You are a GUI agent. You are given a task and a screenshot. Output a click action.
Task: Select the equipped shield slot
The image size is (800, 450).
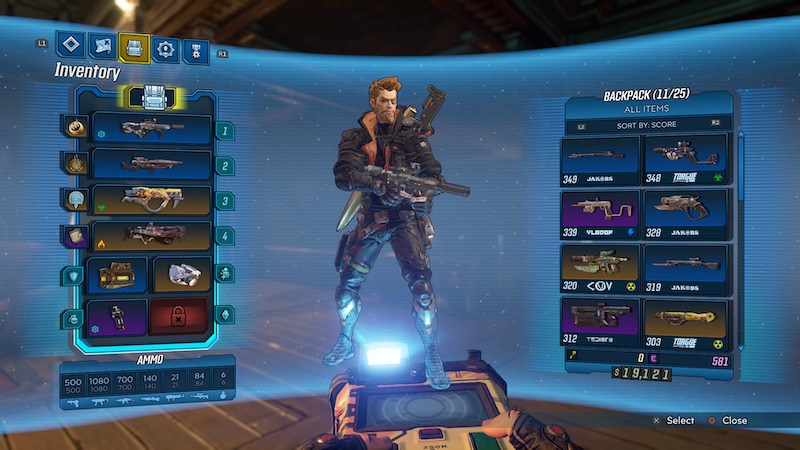coord(118,274)
